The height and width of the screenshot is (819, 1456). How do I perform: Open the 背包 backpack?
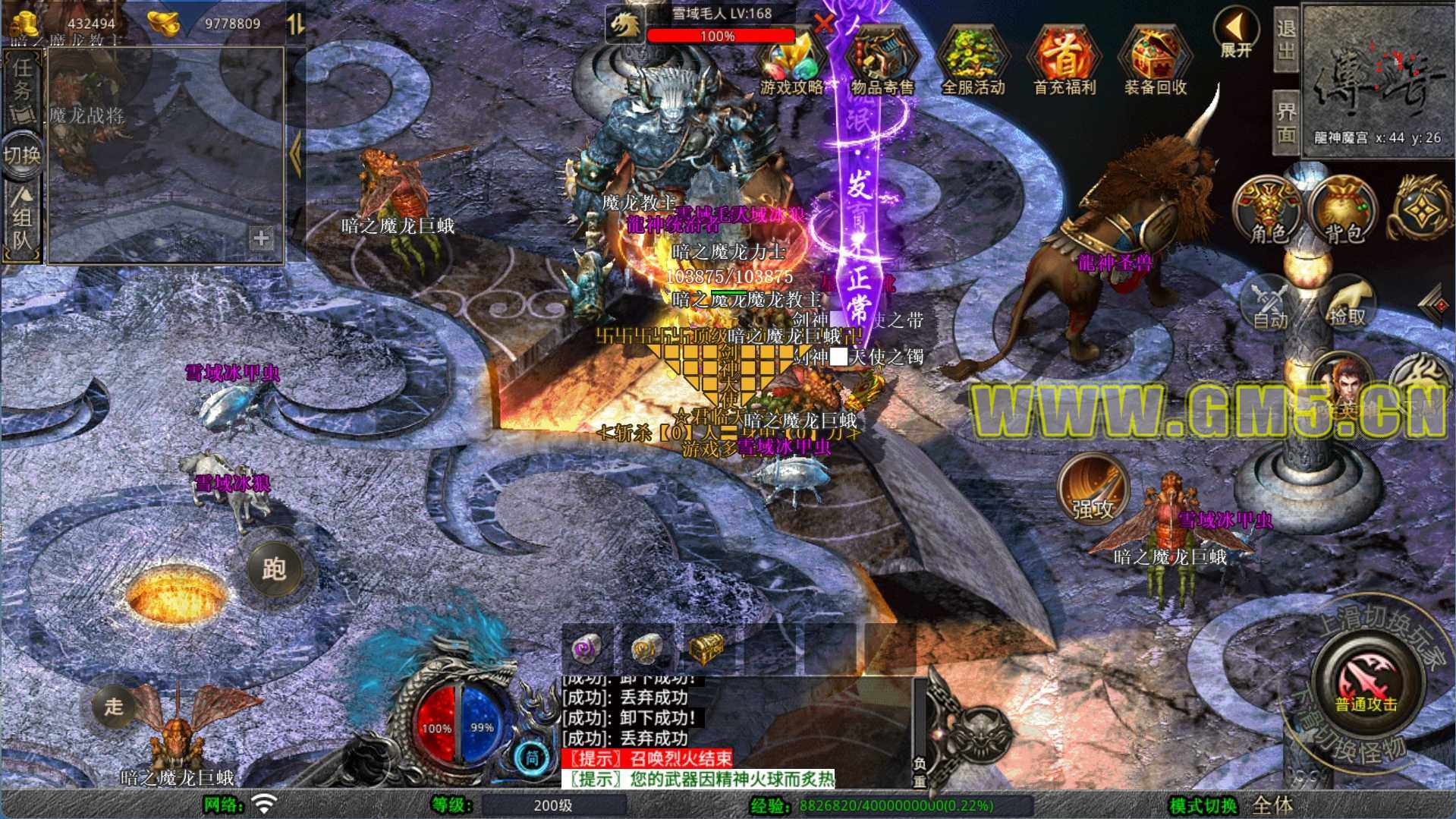point(1344,210)
